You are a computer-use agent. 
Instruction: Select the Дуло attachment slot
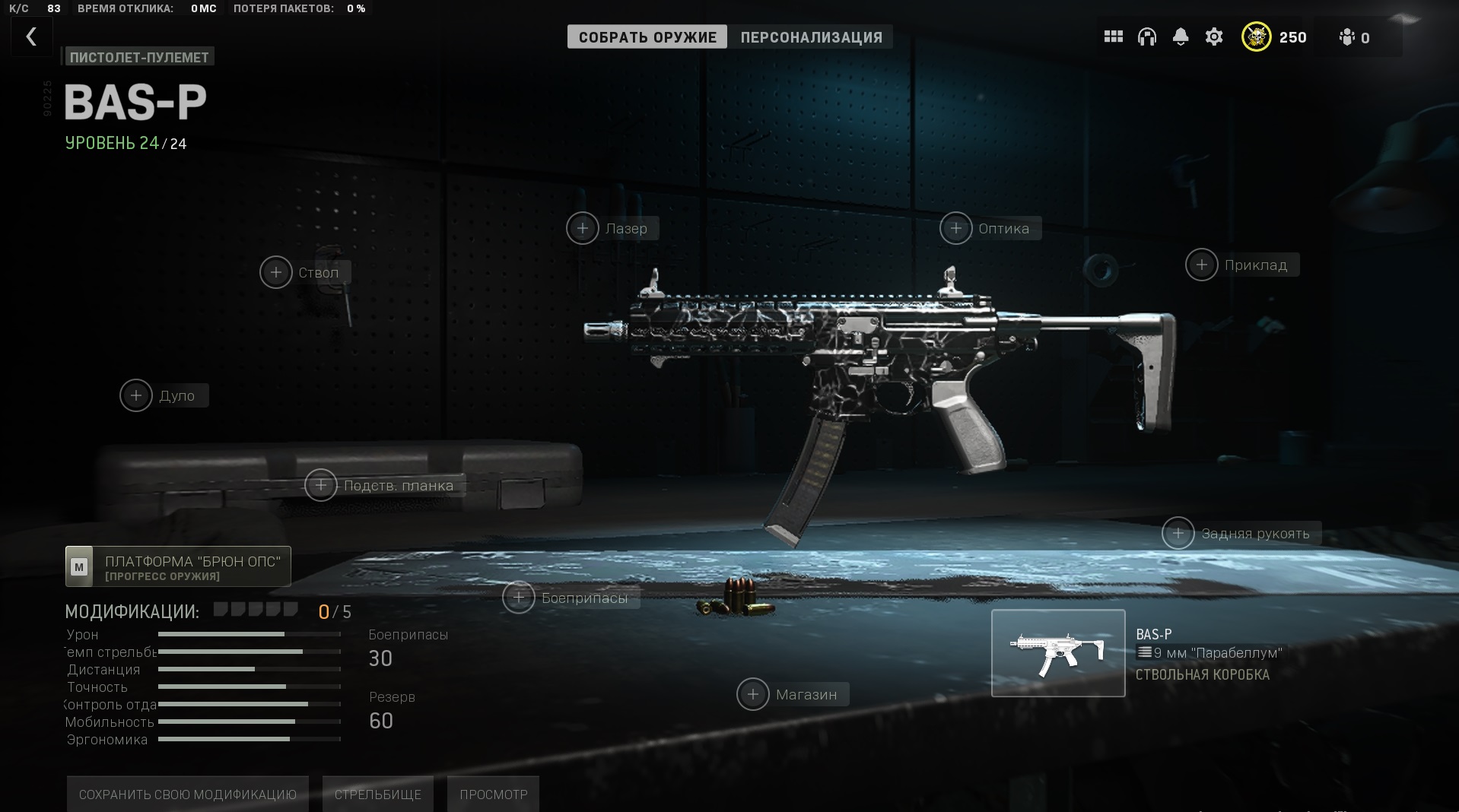[x=136, y=395]
